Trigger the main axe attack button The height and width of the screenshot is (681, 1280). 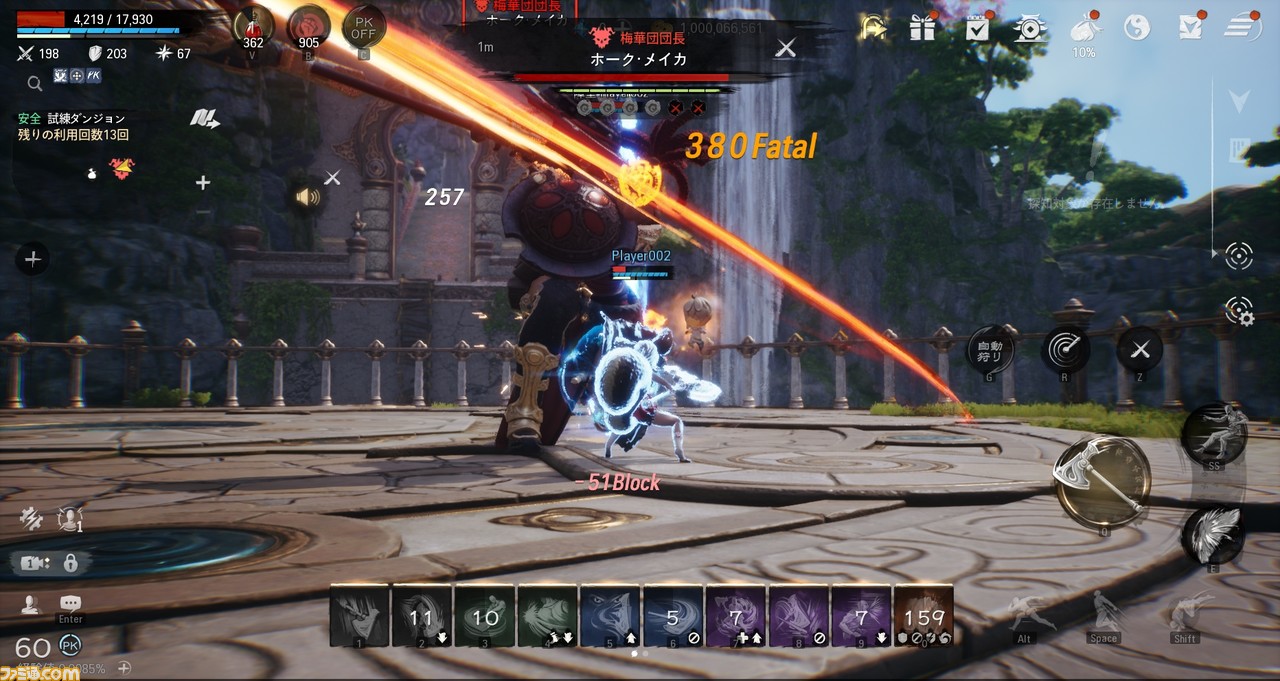1101,481
